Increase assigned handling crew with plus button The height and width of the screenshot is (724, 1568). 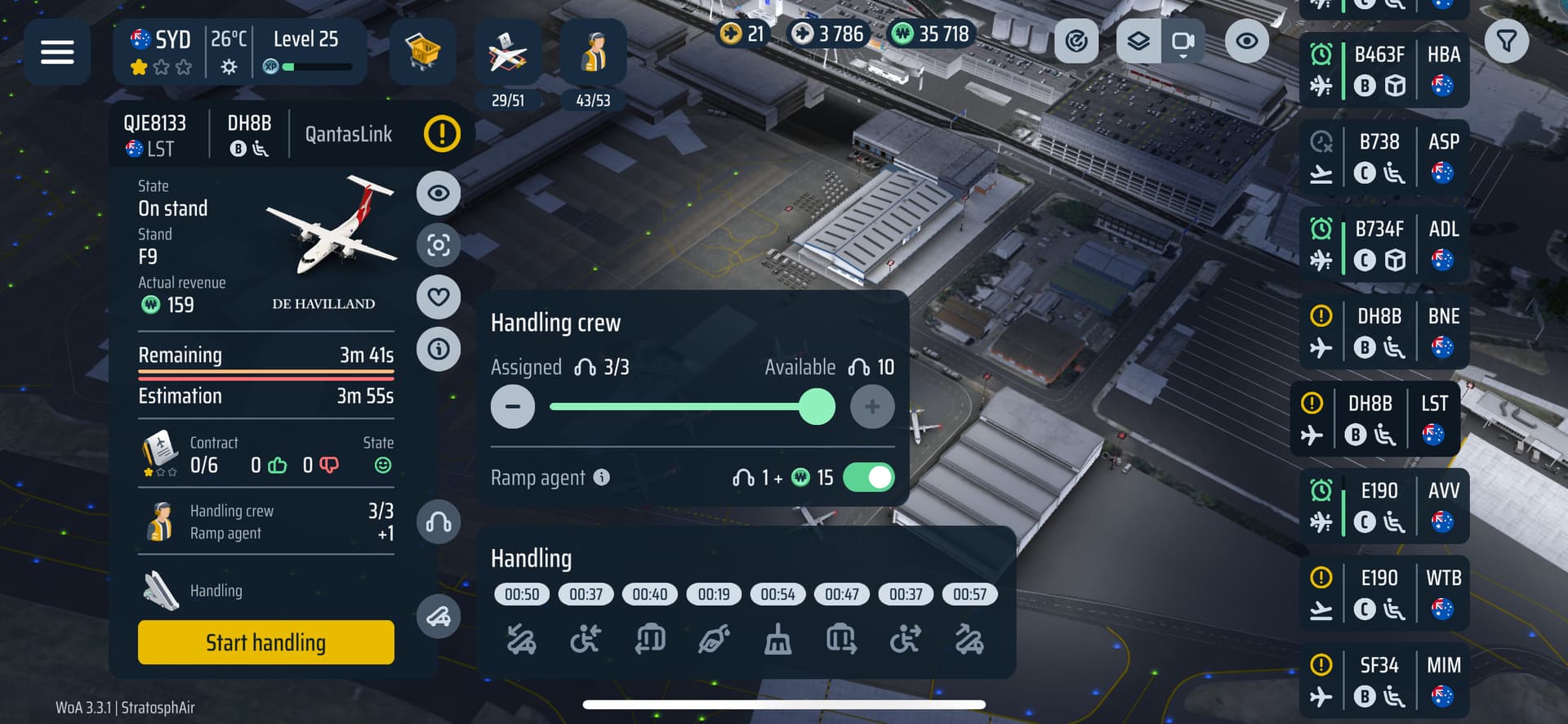872,407
